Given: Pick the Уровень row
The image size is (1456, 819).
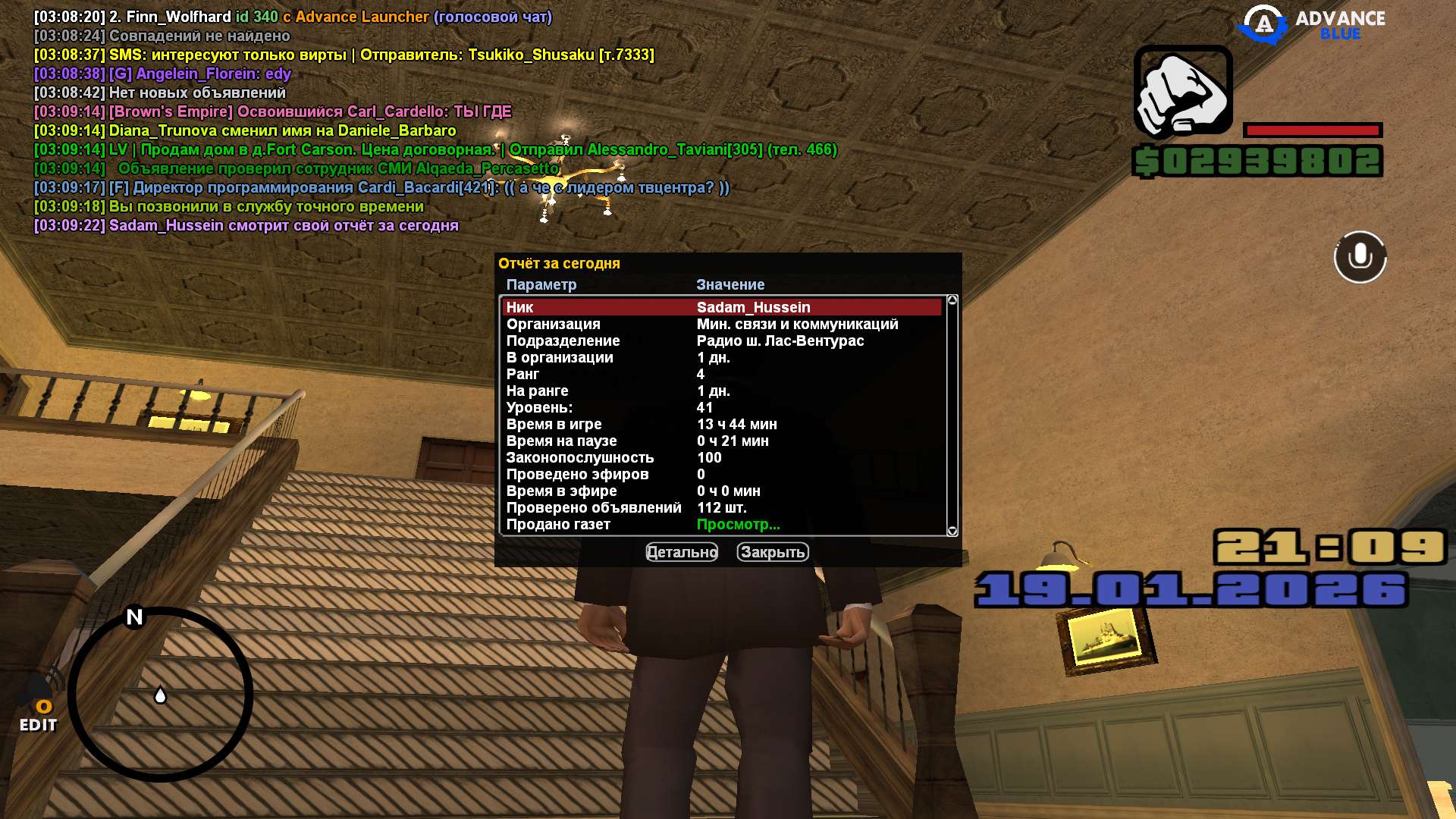Looking at the screenshot, I should coord(720,407).
